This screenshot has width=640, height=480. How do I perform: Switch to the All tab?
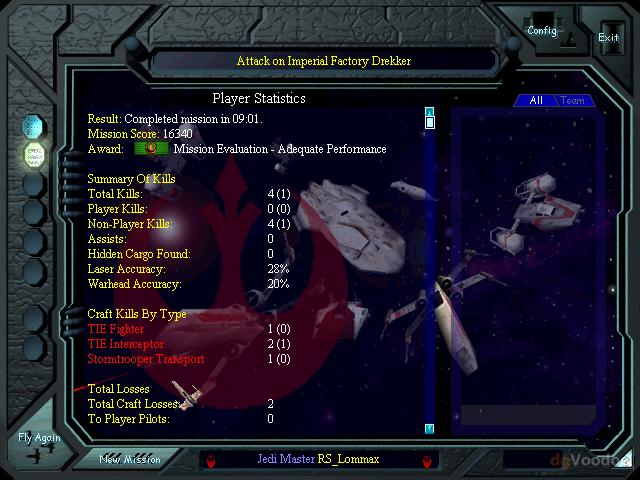click(536, 101)
